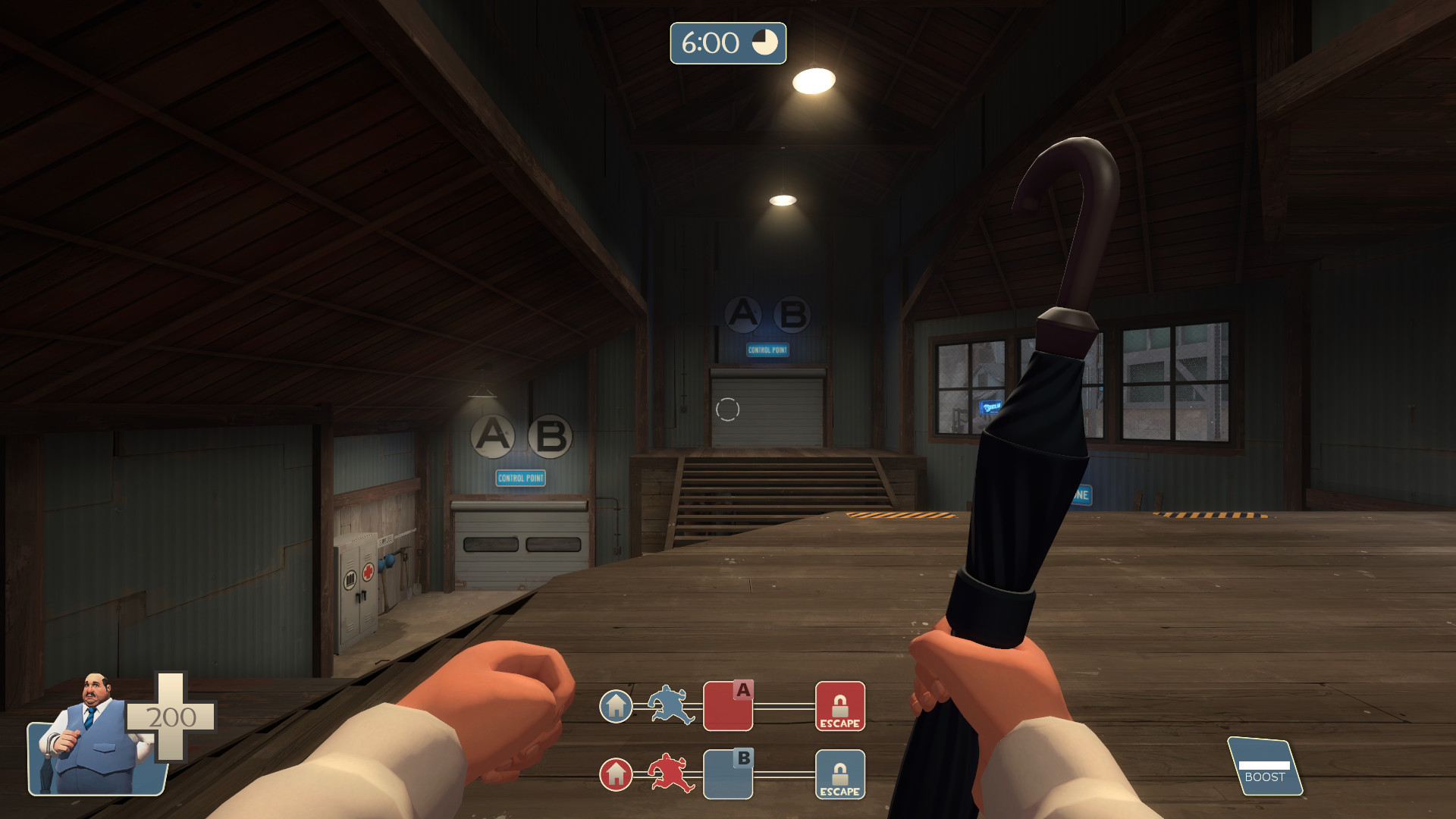Click the blue team home base icon

click(616, 708)
